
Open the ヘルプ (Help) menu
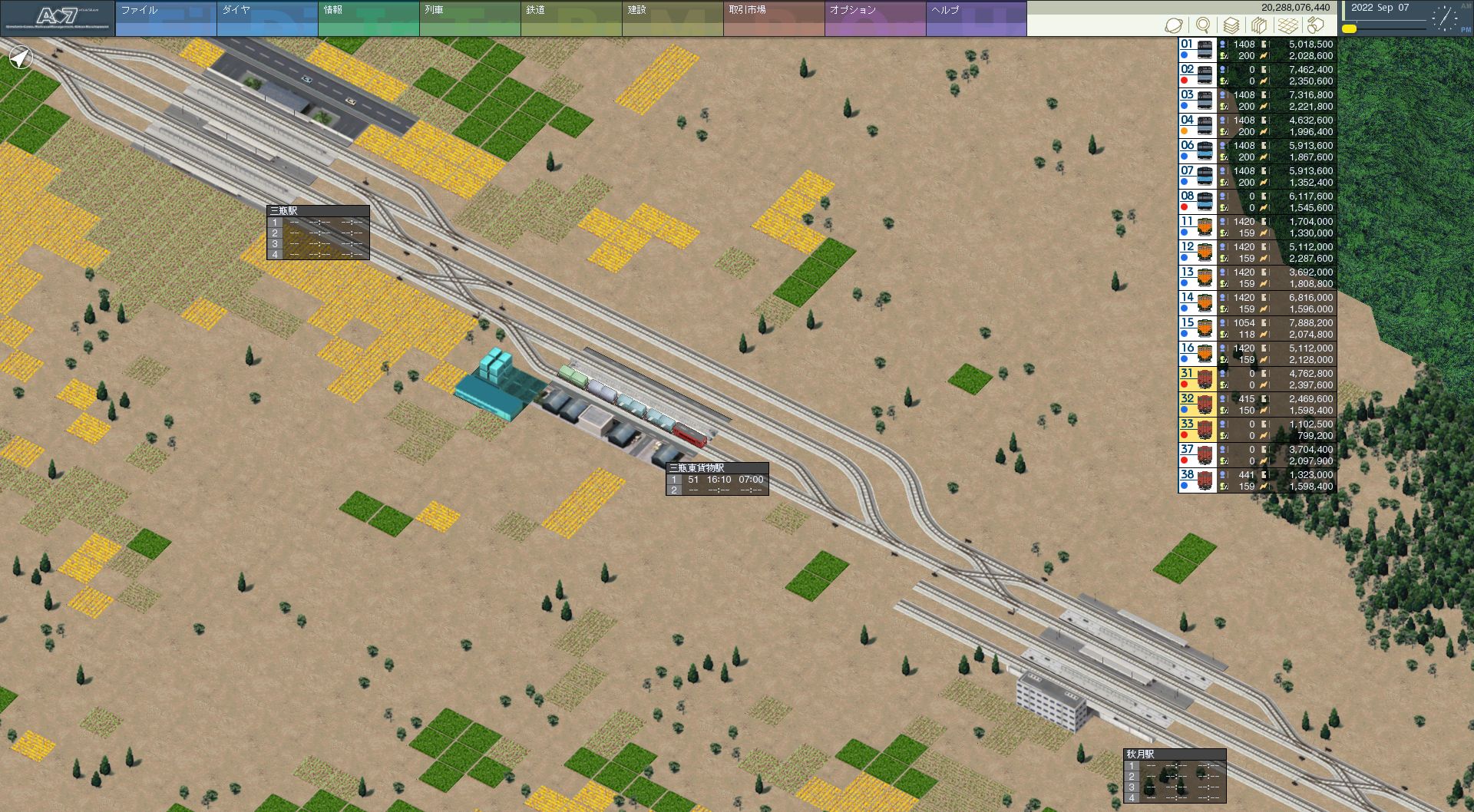click(976, 18)
